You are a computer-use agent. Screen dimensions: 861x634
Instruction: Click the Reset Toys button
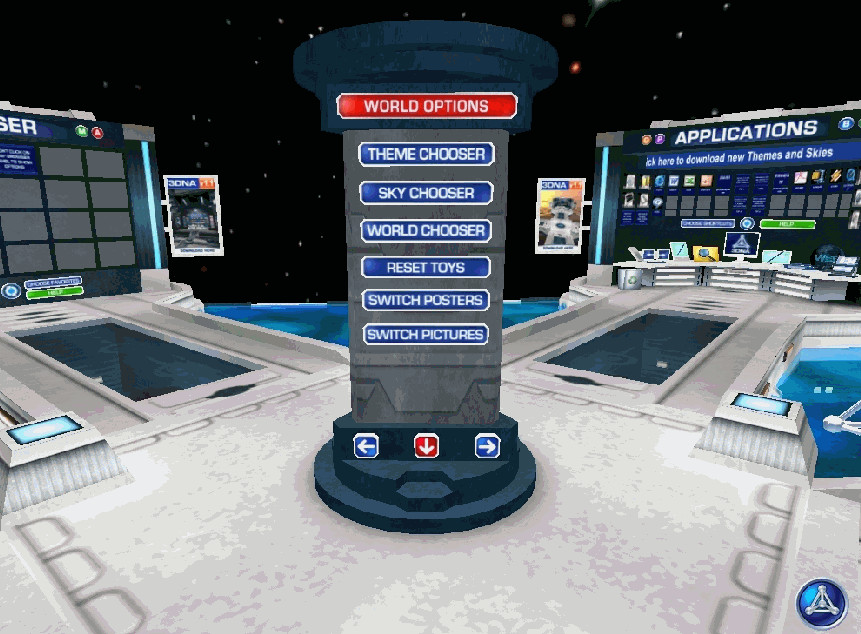[x=426, y=267]
